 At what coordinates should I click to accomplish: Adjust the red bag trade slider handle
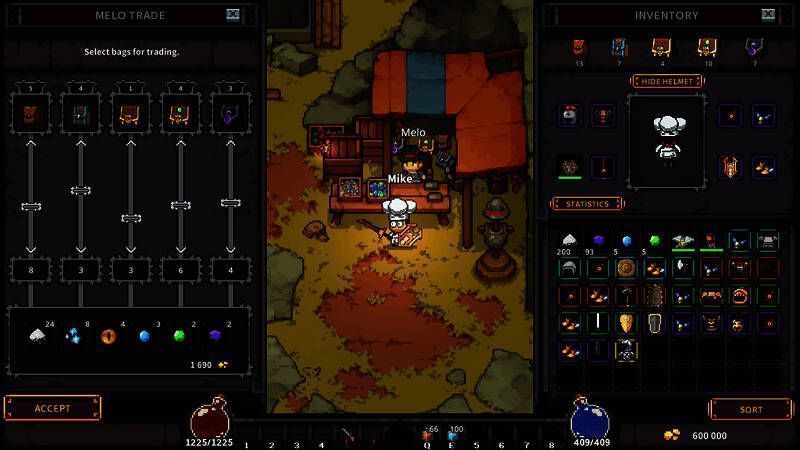[31, 206]
